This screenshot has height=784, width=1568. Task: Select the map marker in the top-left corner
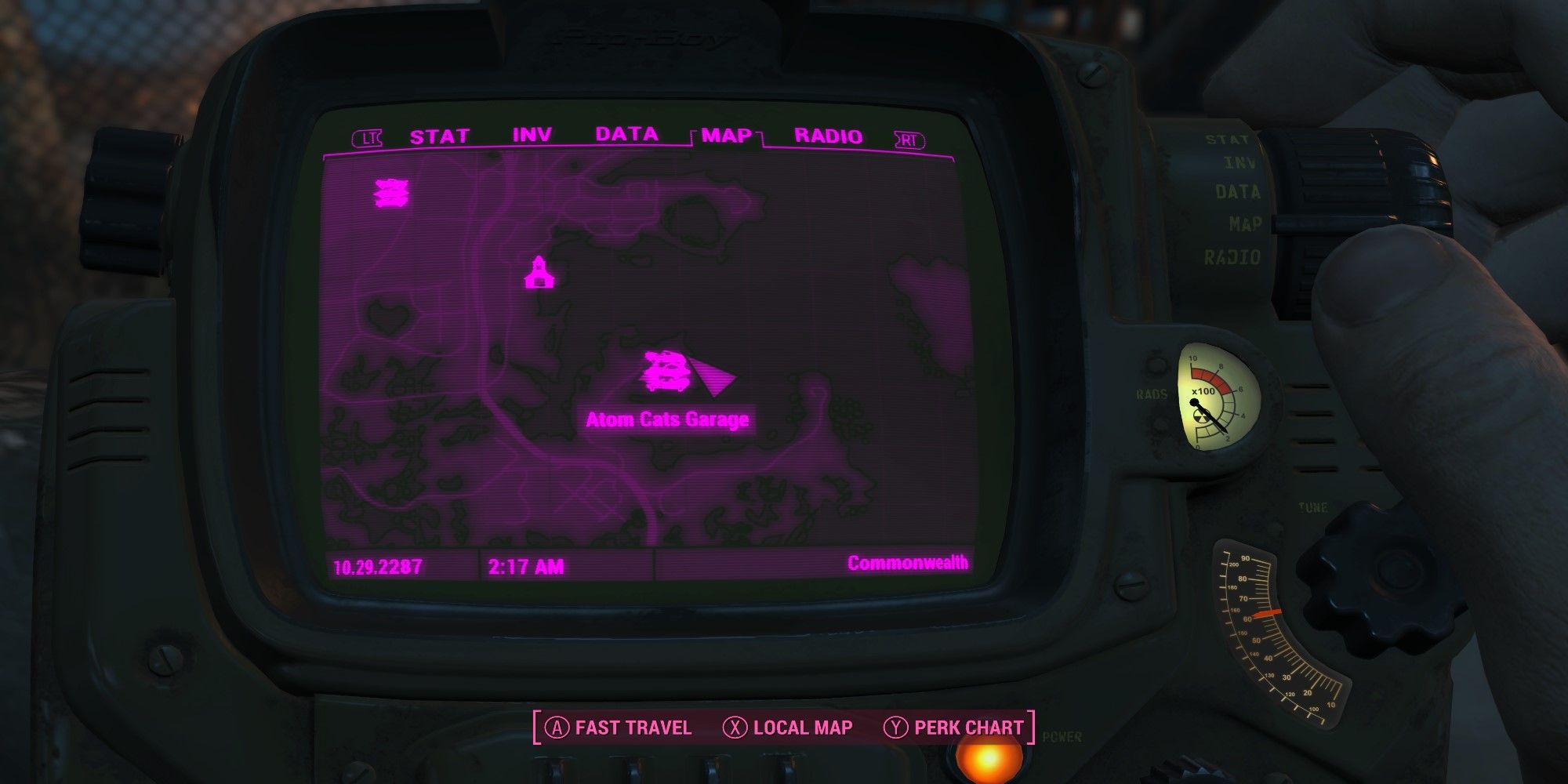point(391,193)
